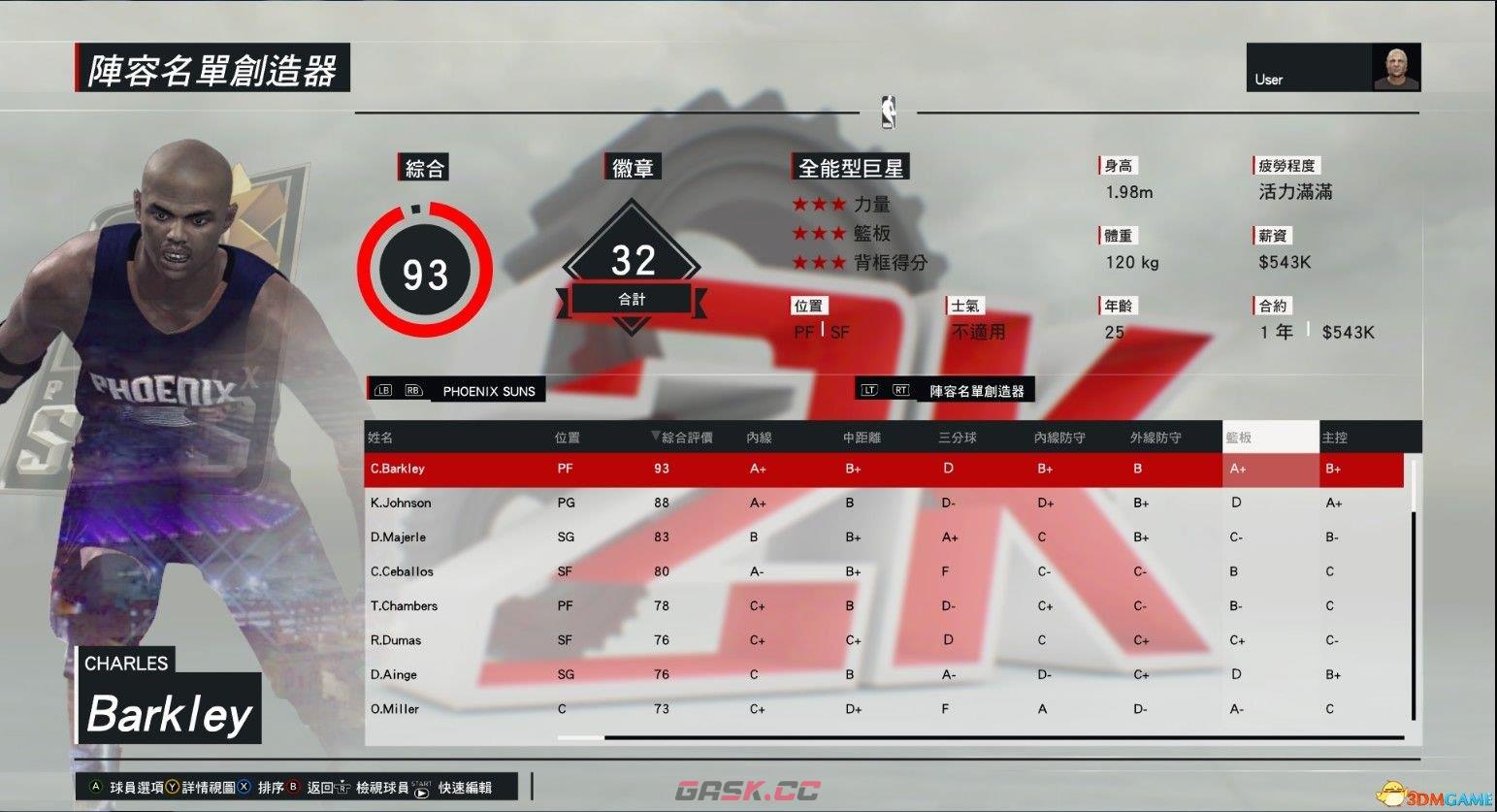Click the Y button icon for 詳情視圖
Viewport: 1497px width, 812px height.
[x=173, y=788]
